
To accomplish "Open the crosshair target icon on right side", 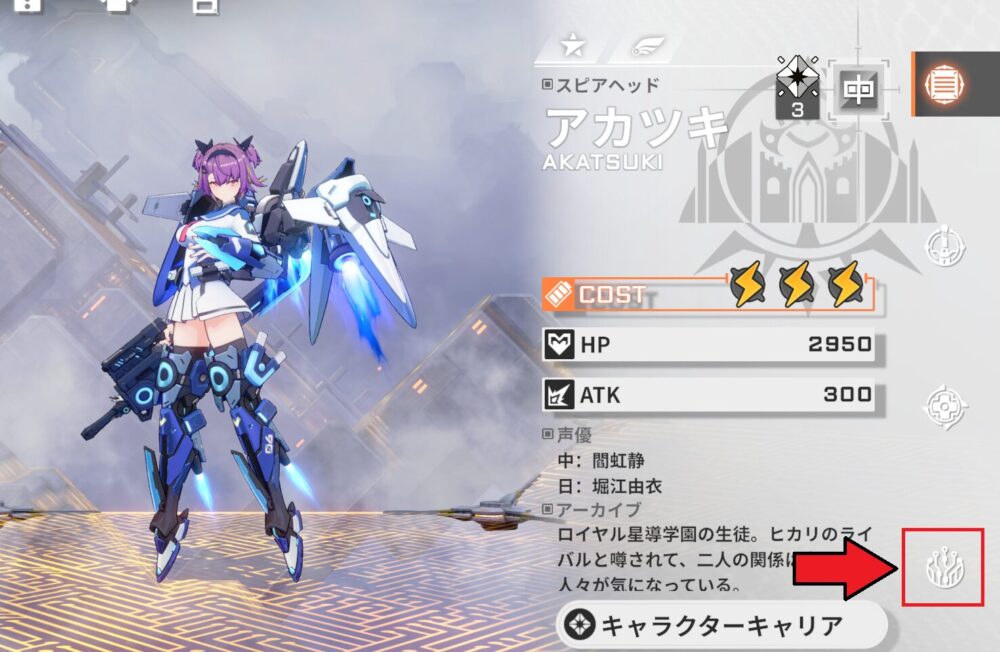I will pyautogui.click(x=943, y=404).
